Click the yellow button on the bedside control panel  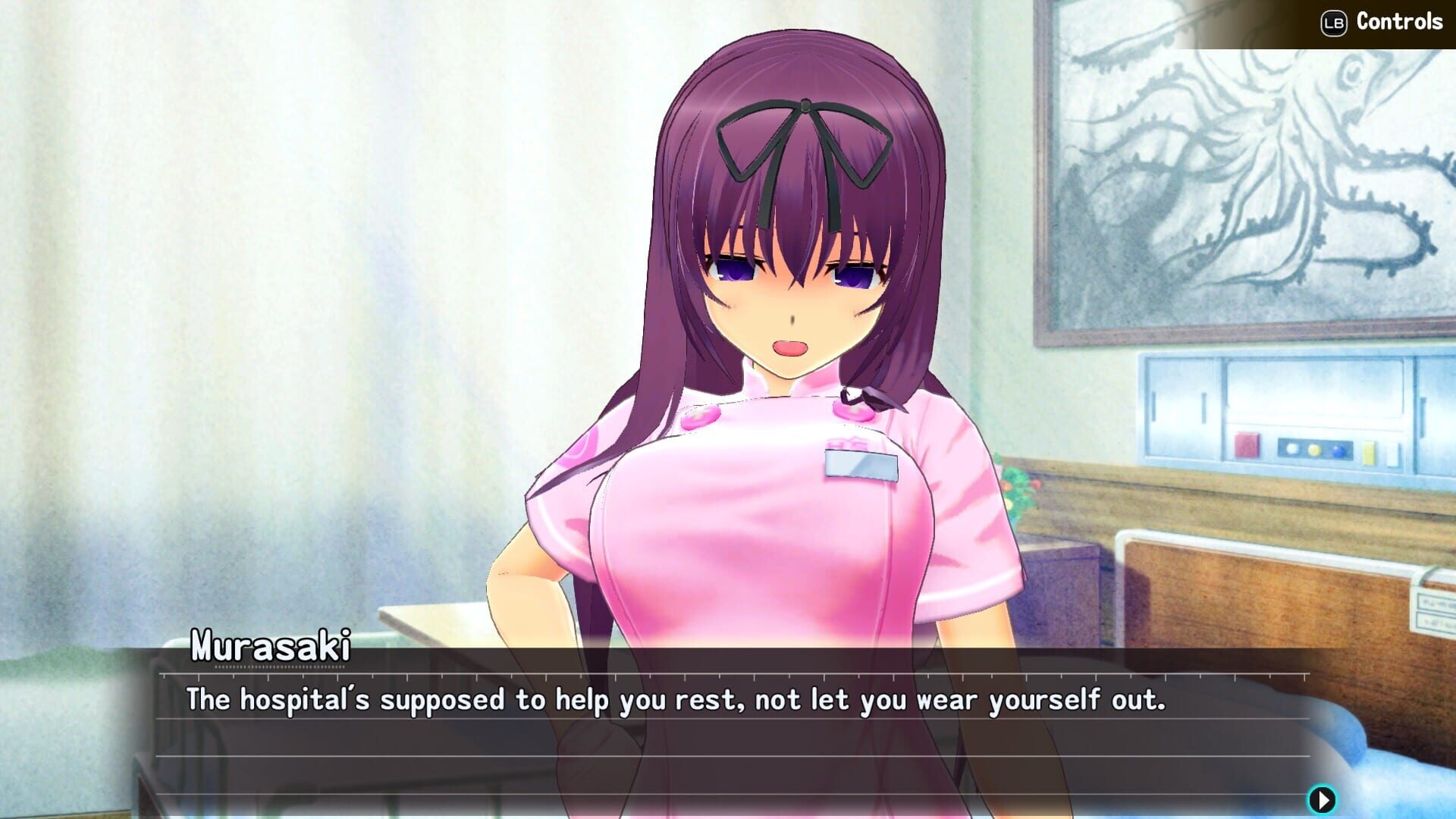coord(1315,450)
